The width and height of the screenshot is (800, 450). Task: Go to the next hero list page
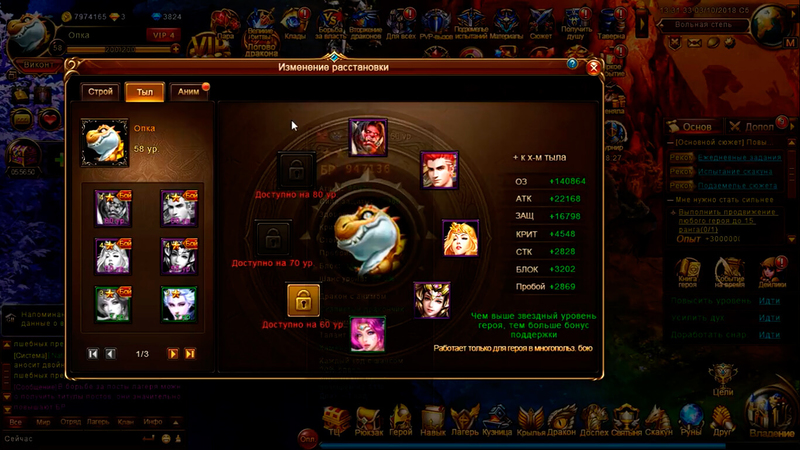[172, 354]
